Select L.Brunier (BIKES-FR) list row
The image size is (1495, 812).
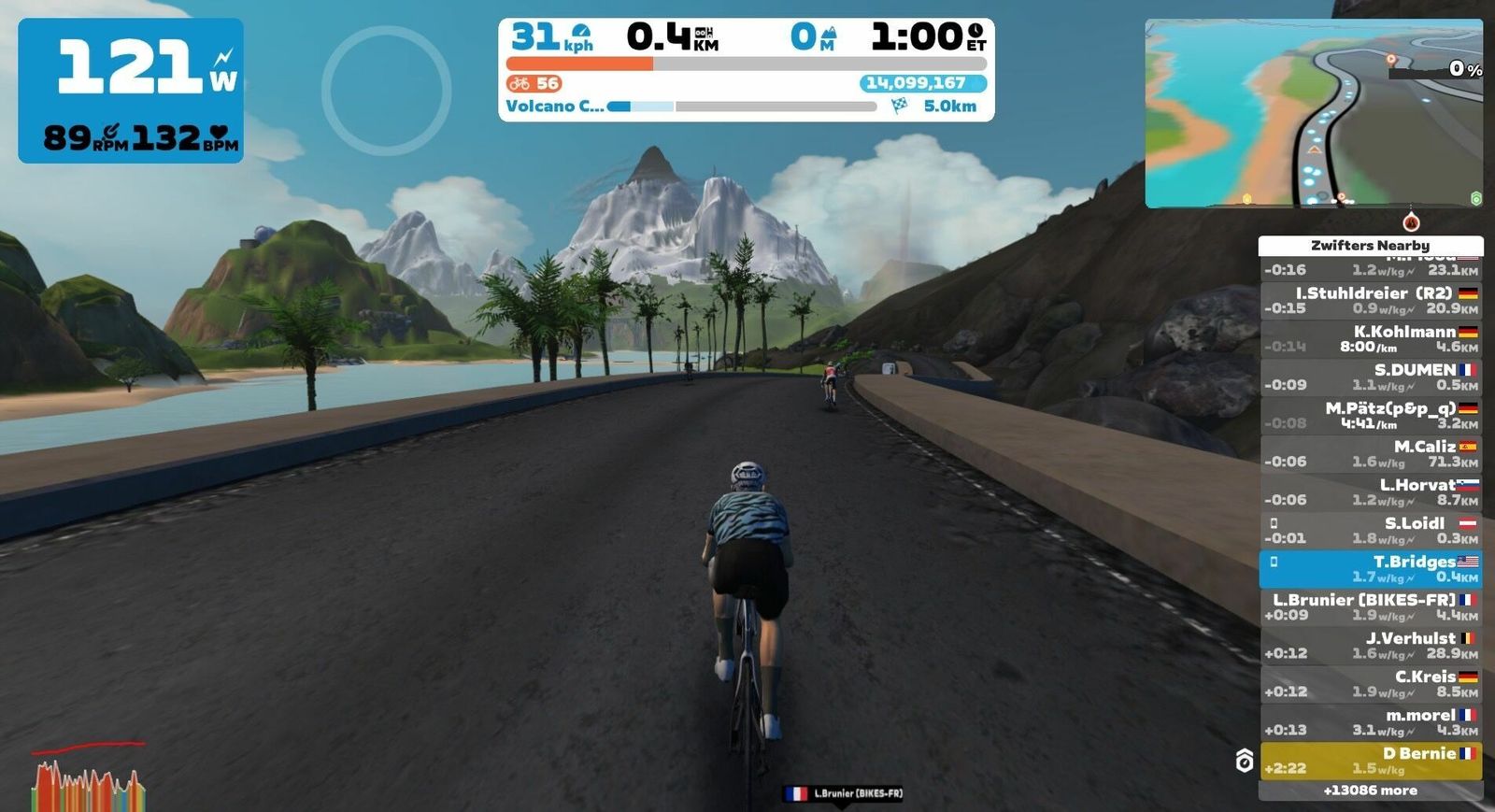click(1370, 607)
